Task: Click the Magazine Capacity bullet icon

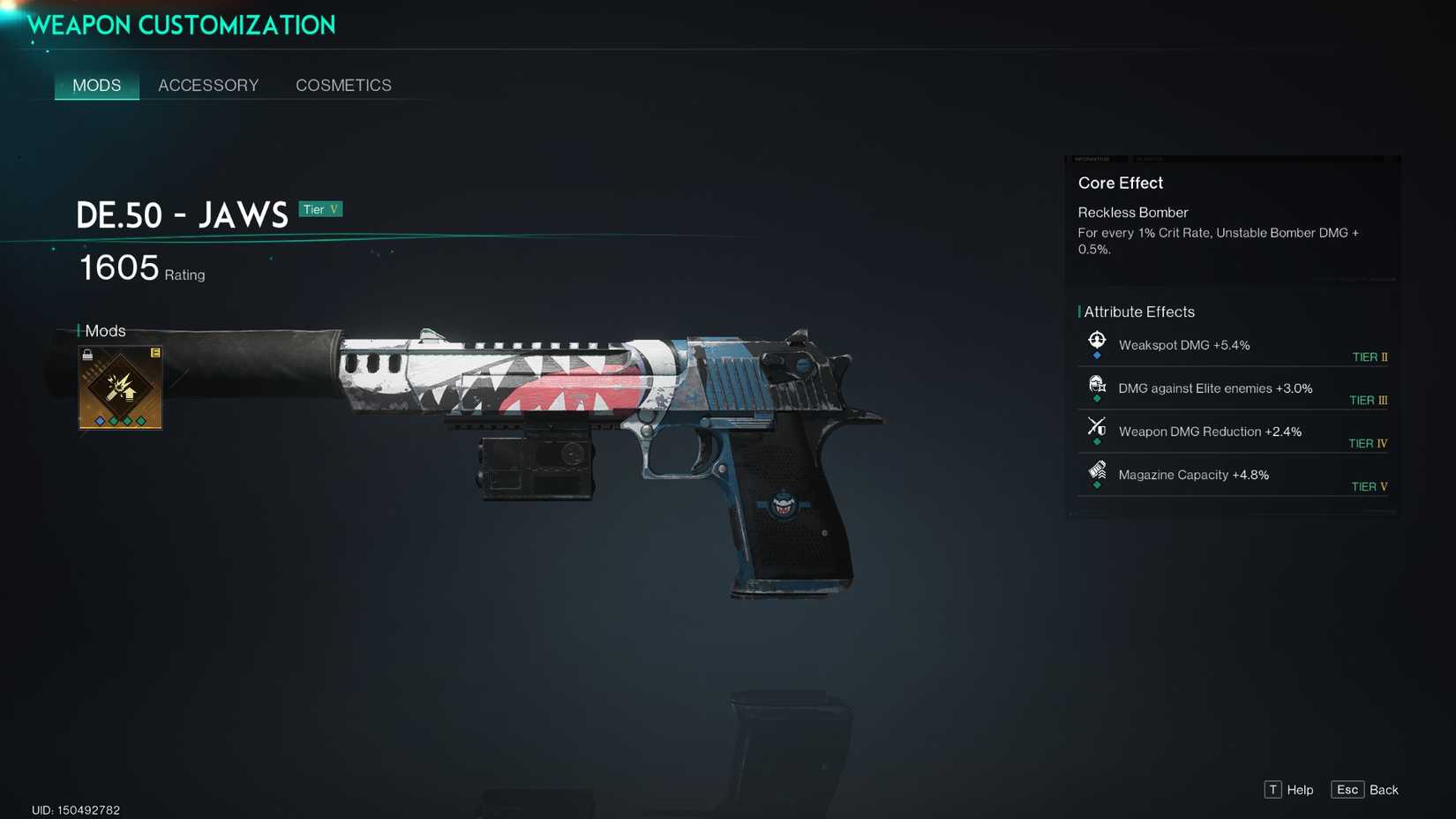Action: pos(1098,469)
